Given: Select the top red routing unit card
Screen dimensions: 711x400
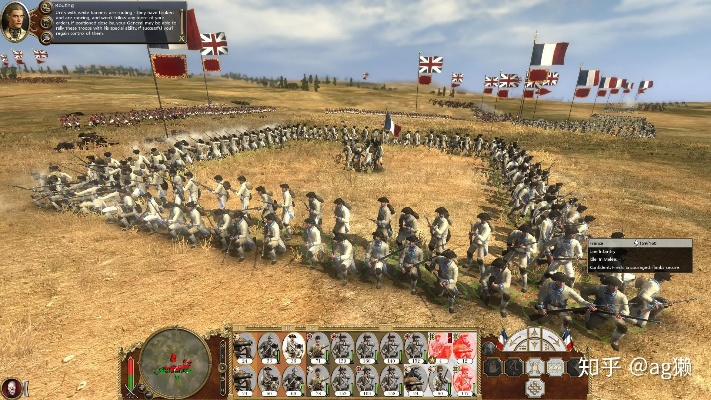Looking at the screenshot, I should (441, 346).
